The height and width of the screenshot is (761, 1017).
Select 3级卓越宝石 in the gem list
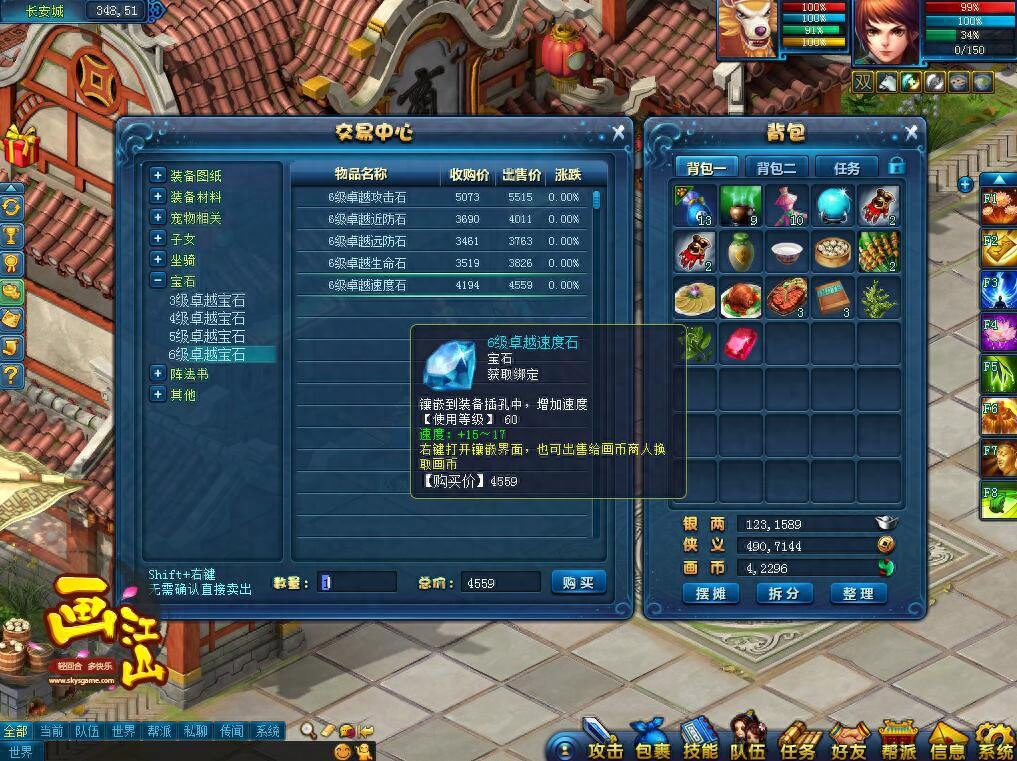tap(207, 300)
